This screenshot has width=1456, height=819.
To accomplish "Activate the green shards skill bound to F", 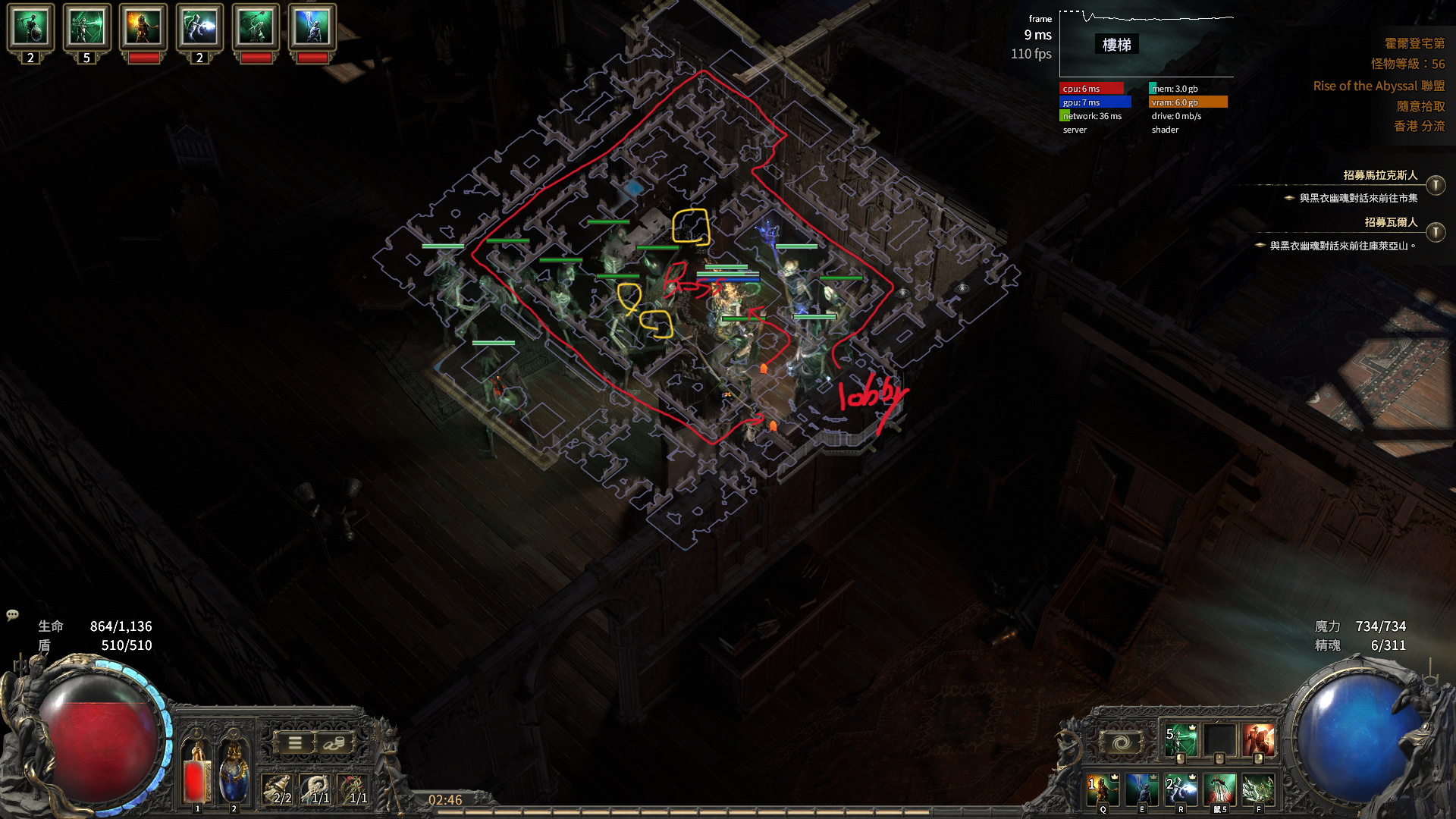I will (1258, 789).
